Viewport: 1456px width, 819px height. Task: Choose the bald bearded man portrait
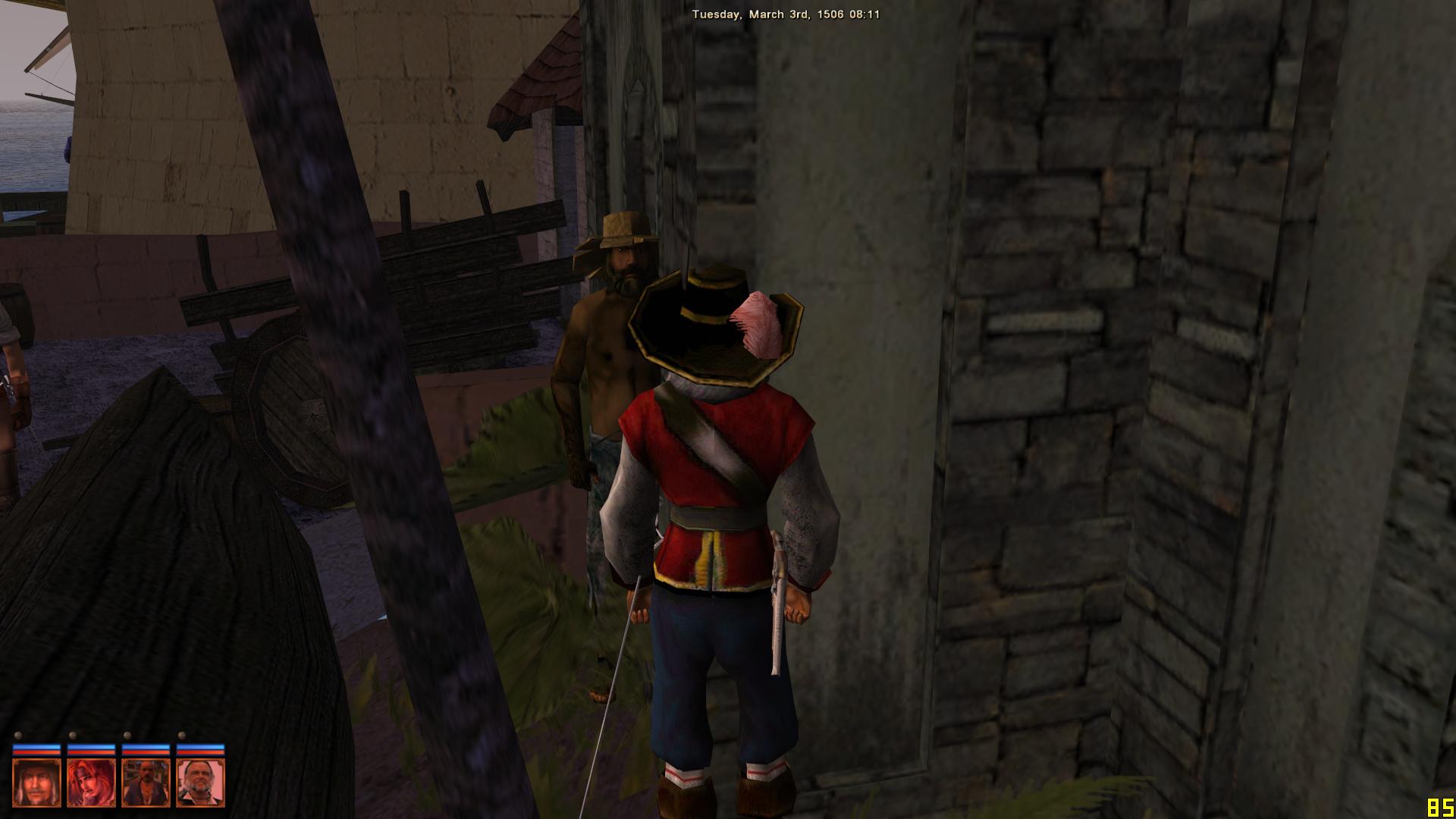click(146, 783)
